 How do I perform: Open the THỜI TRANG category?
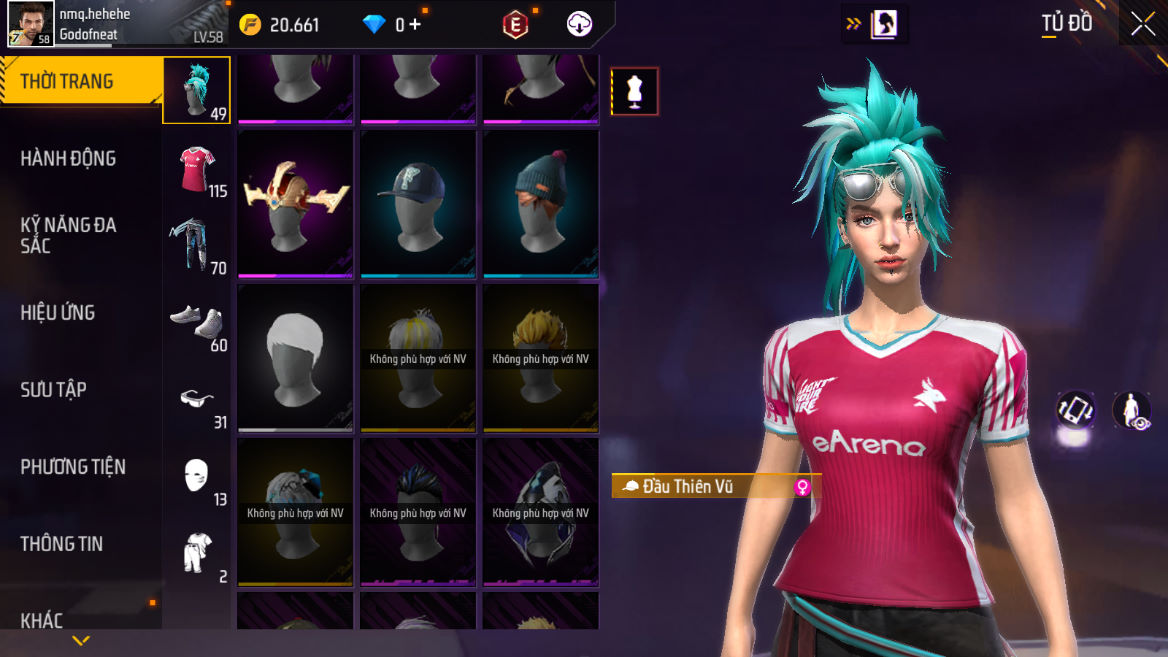coord(68,82)
